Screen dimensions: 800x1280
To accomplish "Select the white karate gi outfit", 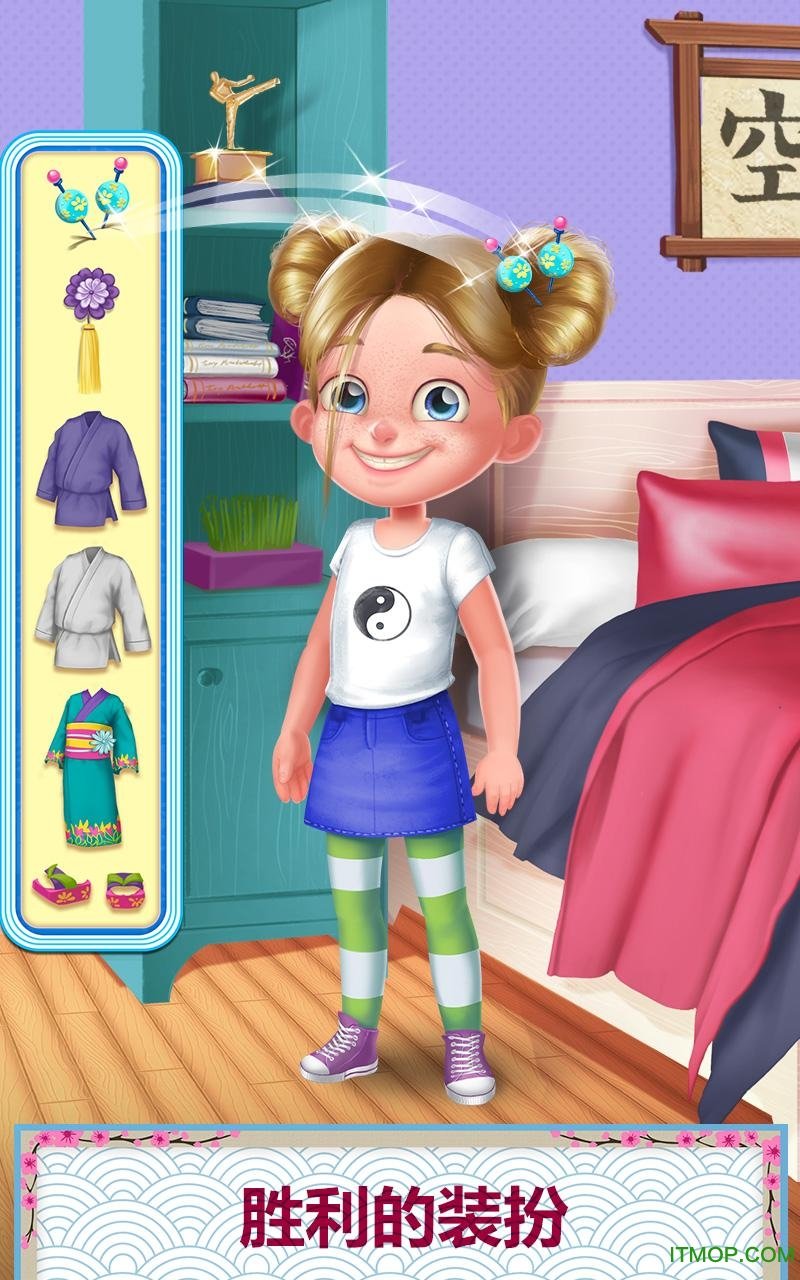I will (x=91, y=605).
